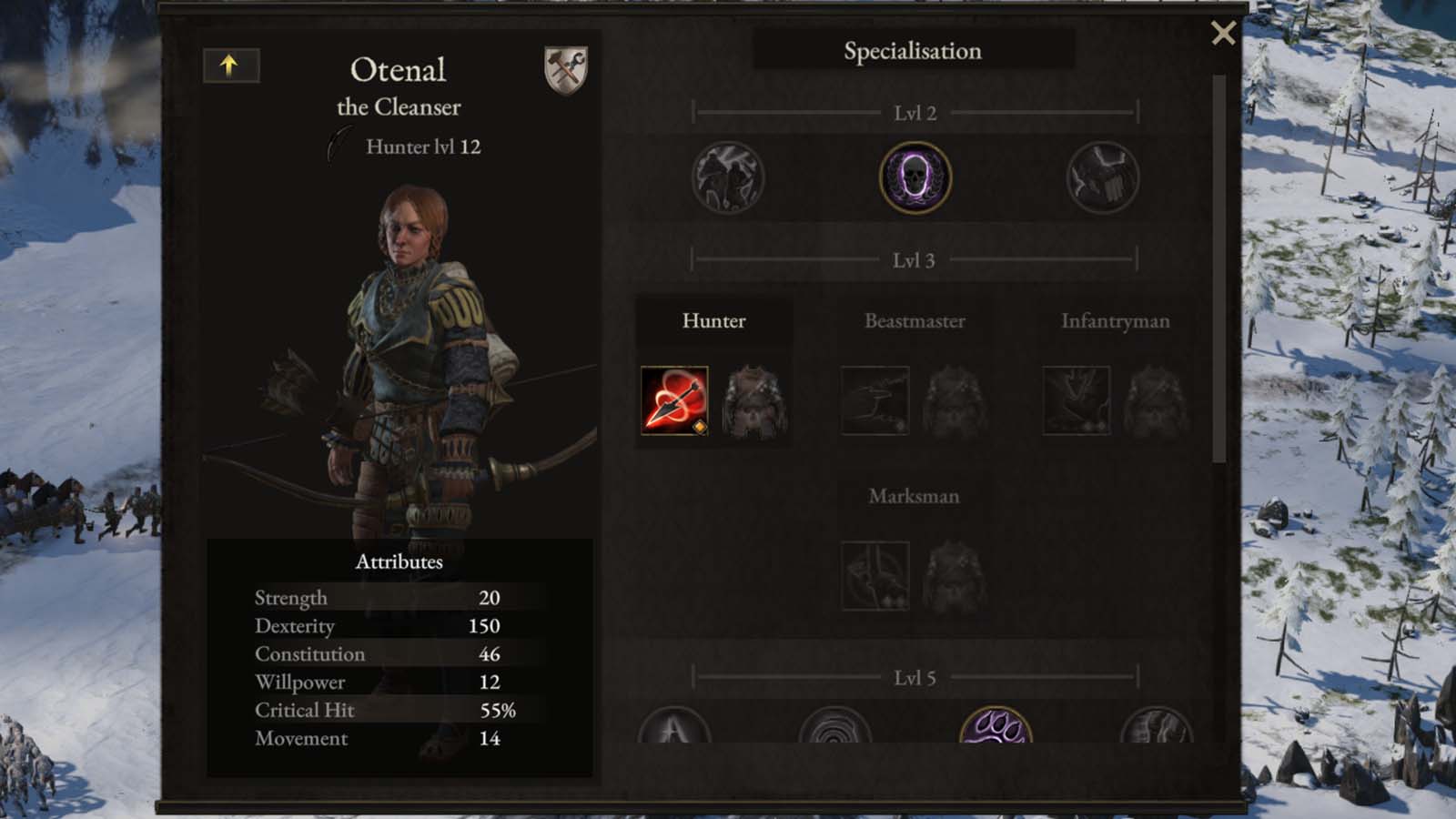Close the Specialisation window
This screenshot has height=819, width=1456.
(x=1224, y=33)
